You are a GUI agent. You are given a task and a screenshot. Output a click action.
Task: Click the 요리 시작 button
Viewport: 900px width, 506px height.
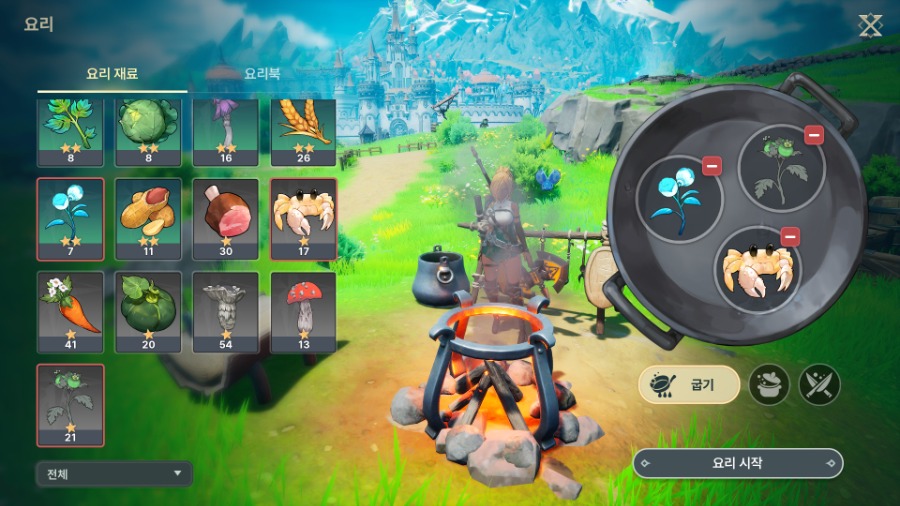click(x=738, y=463)
